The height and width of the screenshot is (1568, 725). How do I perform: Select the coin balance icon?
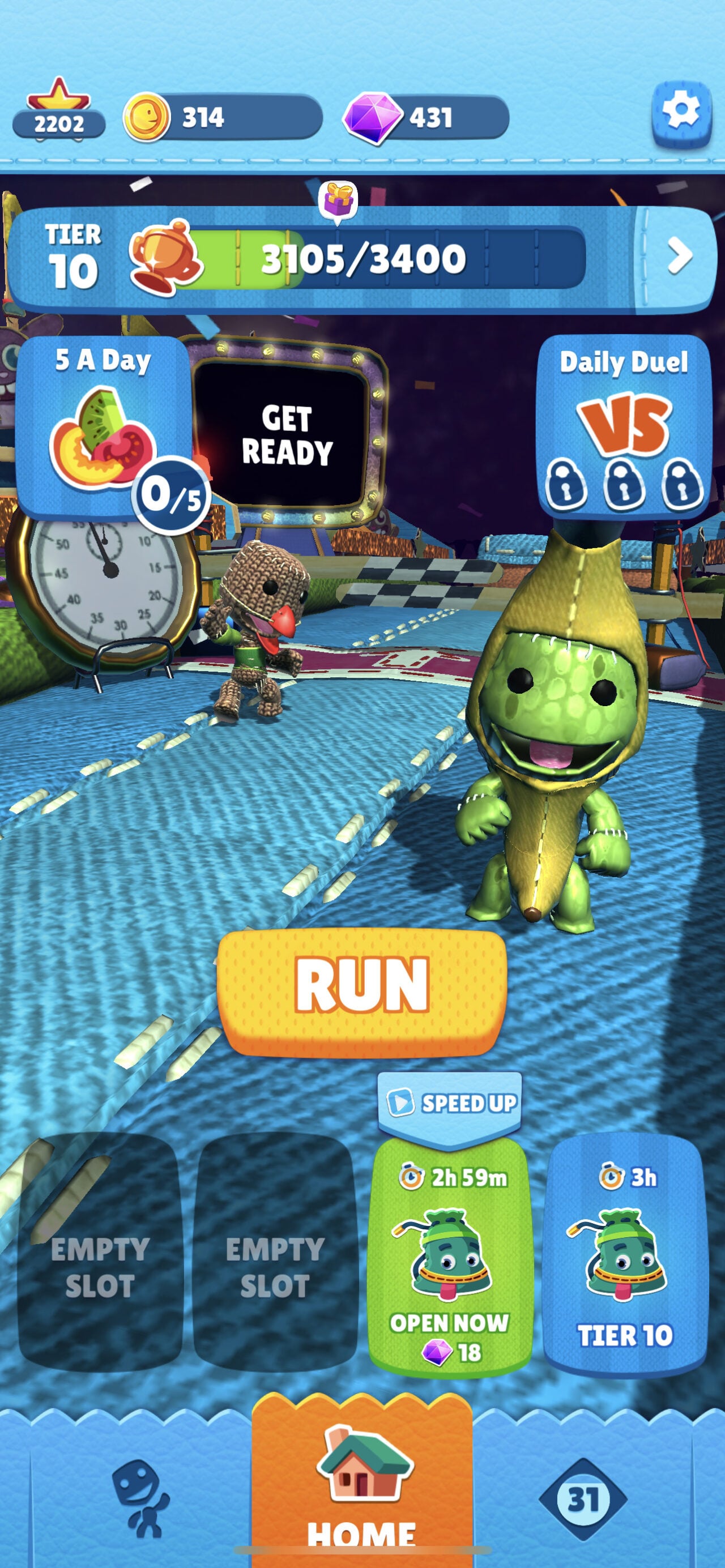(146, 117)
